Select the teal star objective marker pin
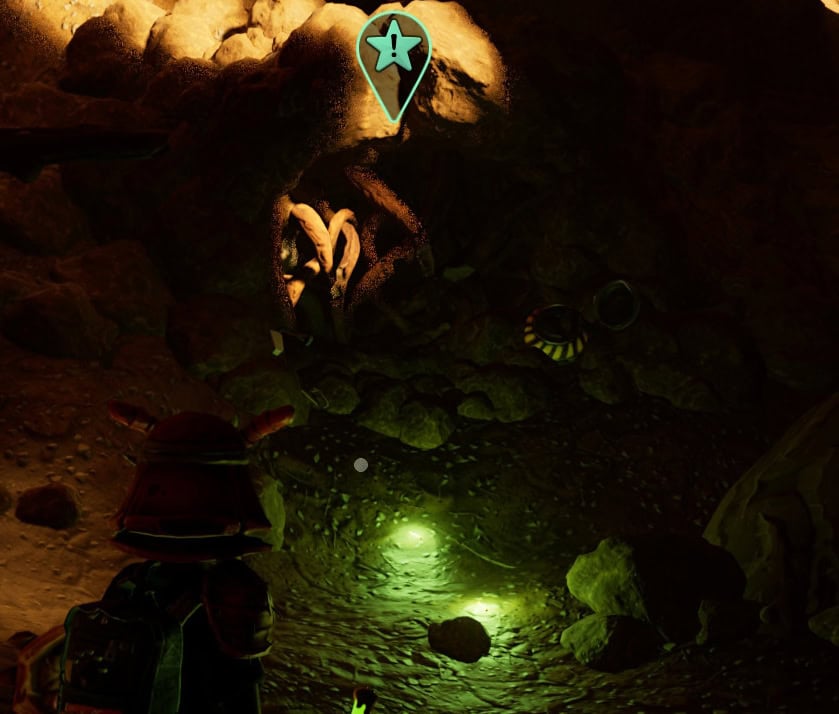This screenshot has width=839, height=714. click(x=394, y=50)
